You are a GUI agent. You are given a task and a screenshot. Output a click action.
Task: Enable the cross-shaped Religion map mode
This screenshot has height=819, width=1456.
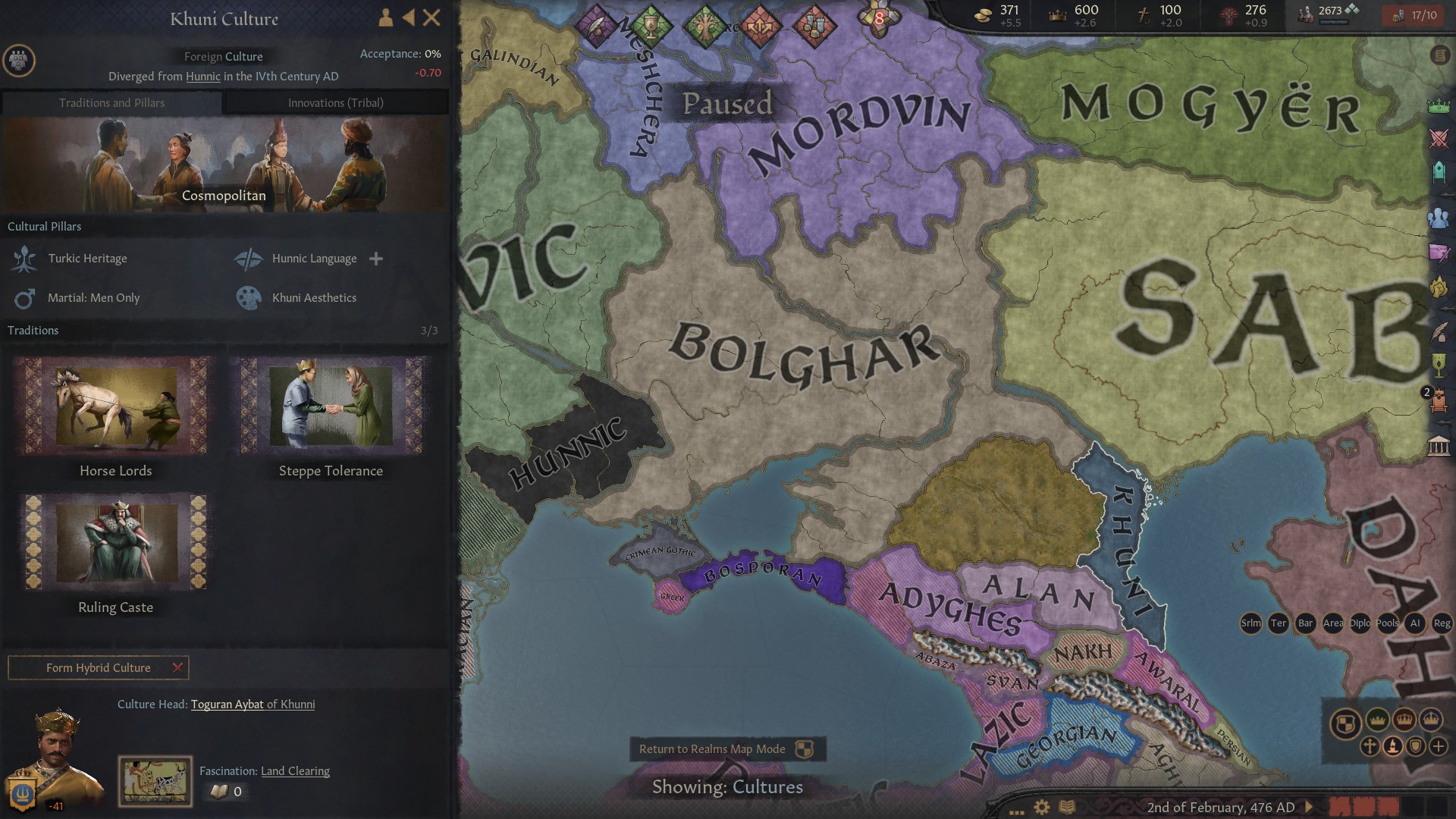1369,746
